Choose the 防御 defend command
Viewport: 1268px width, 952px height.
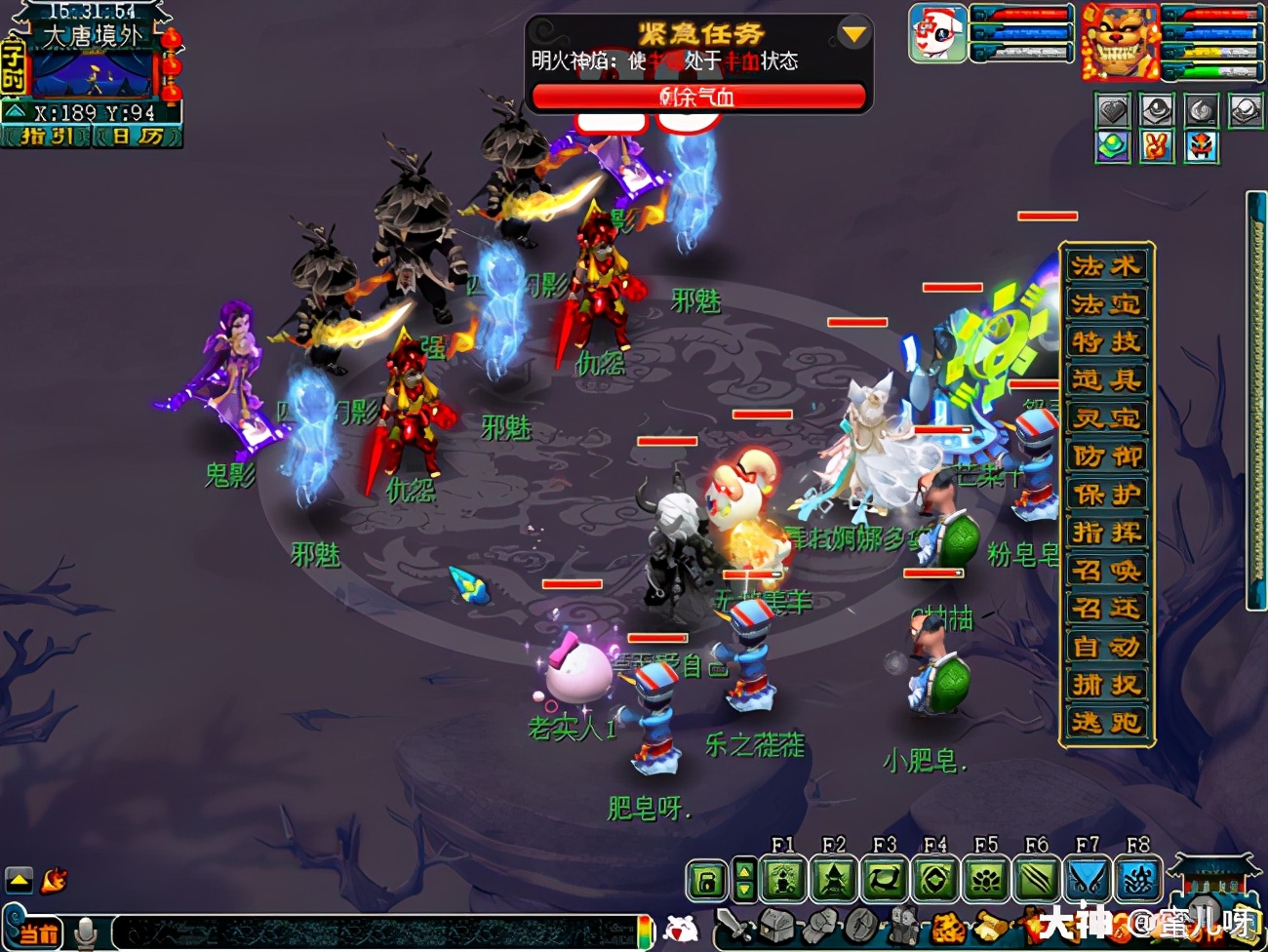1106,456
